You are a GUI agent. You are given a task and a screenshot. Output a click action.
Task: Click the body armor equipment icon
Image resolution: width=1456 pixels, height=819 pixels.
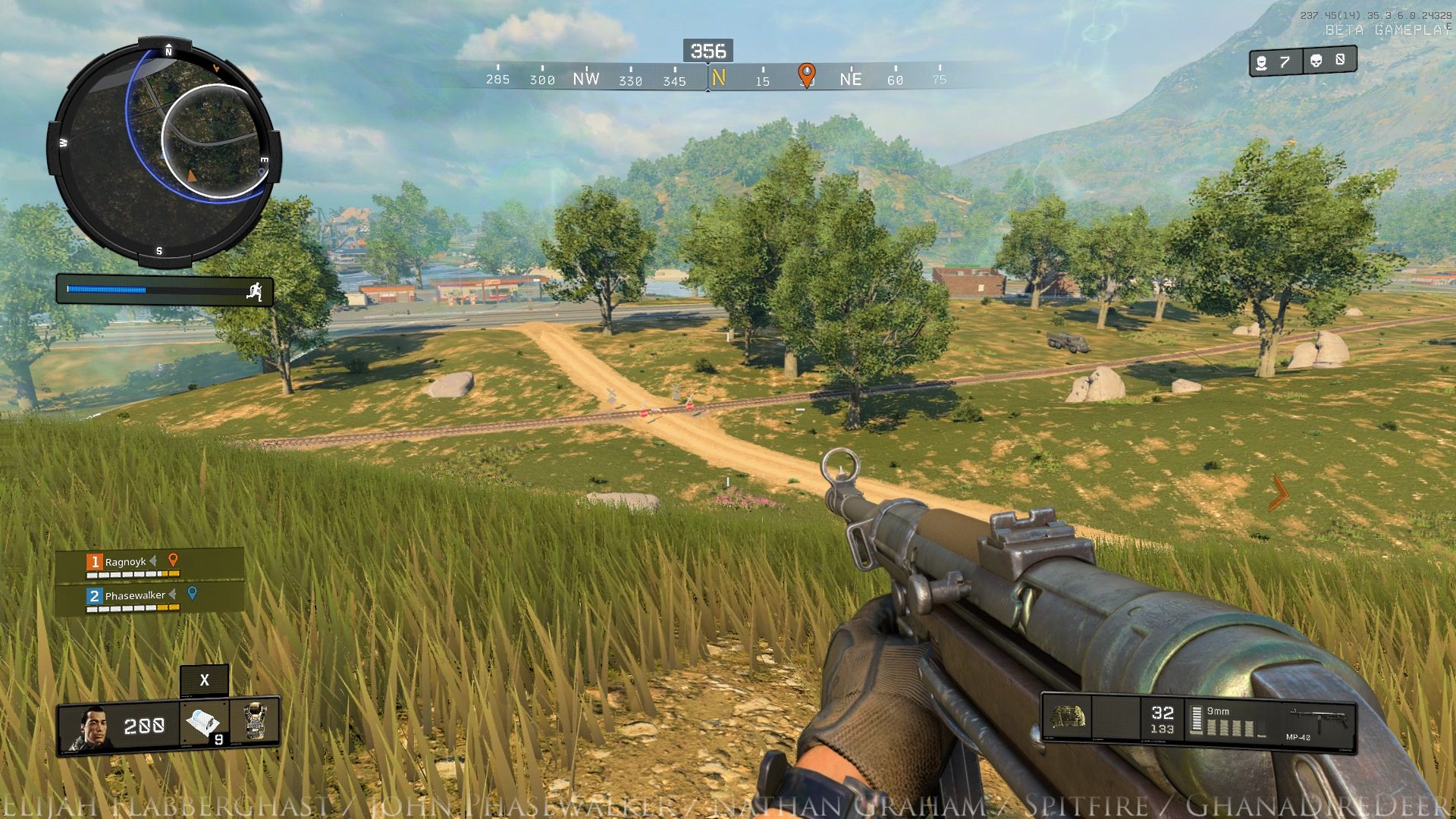pyautogui.click(x=256, y=720)
